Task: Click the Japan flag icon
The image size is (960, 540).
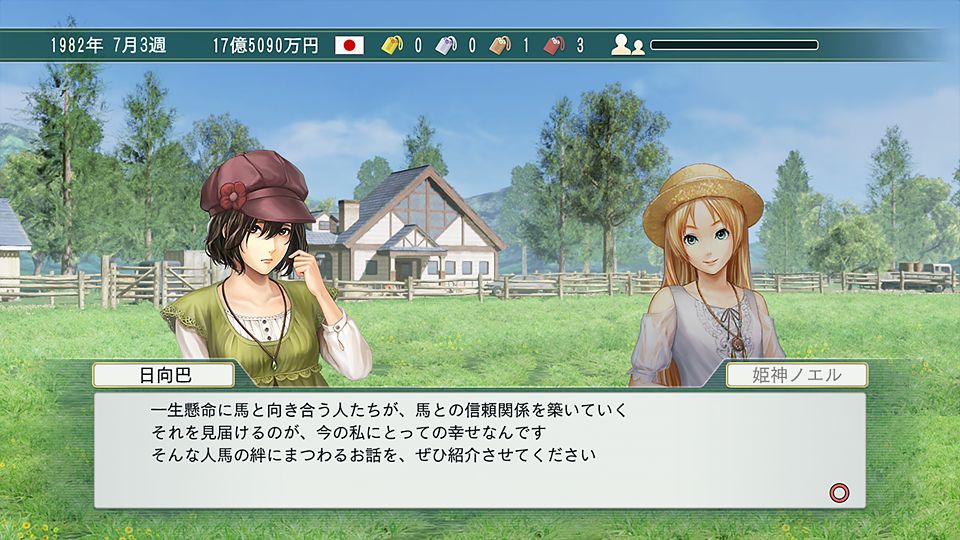Action: point(349,45)
